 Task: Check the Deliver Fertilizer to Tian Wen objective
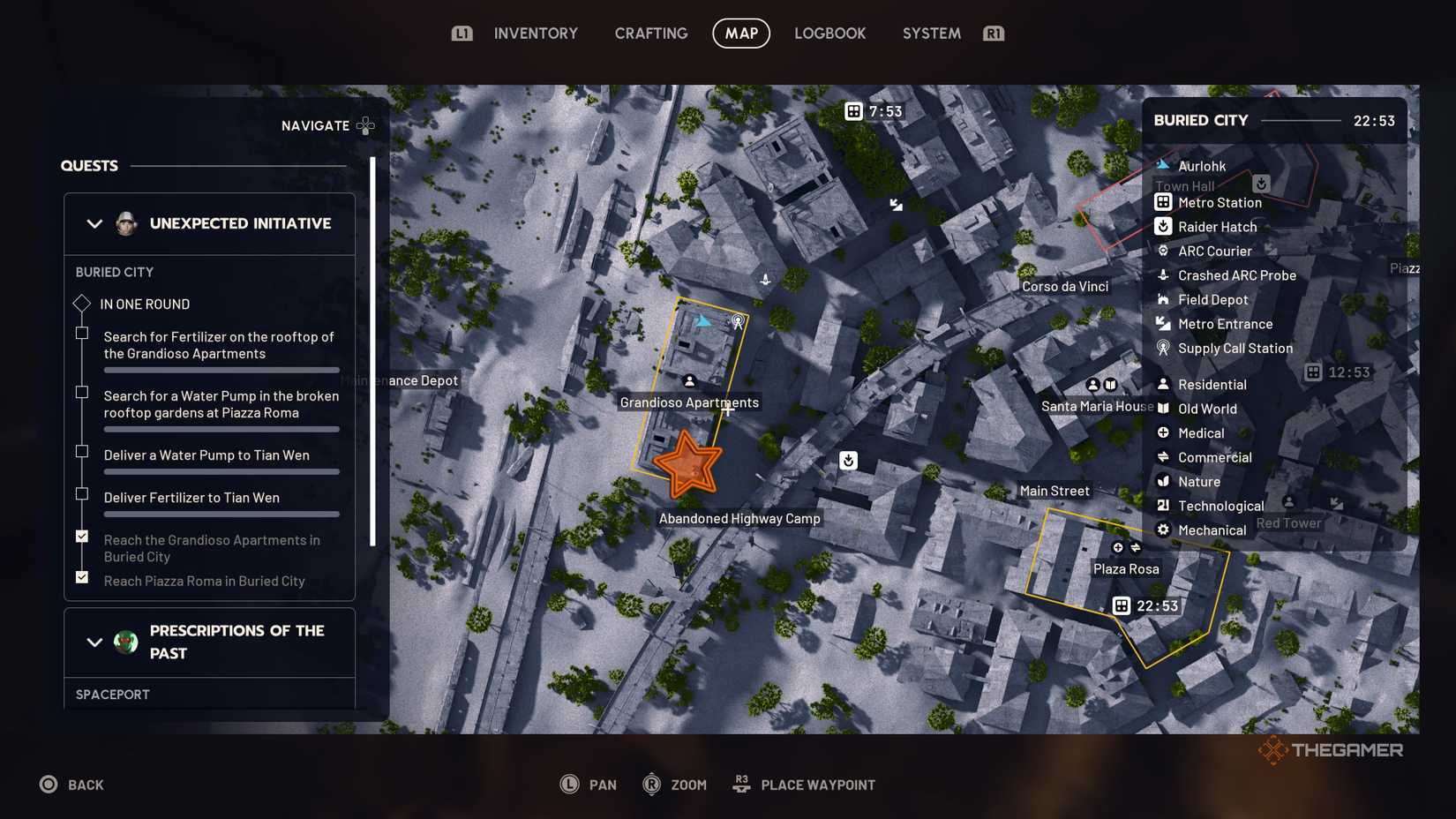pos(82,494)
